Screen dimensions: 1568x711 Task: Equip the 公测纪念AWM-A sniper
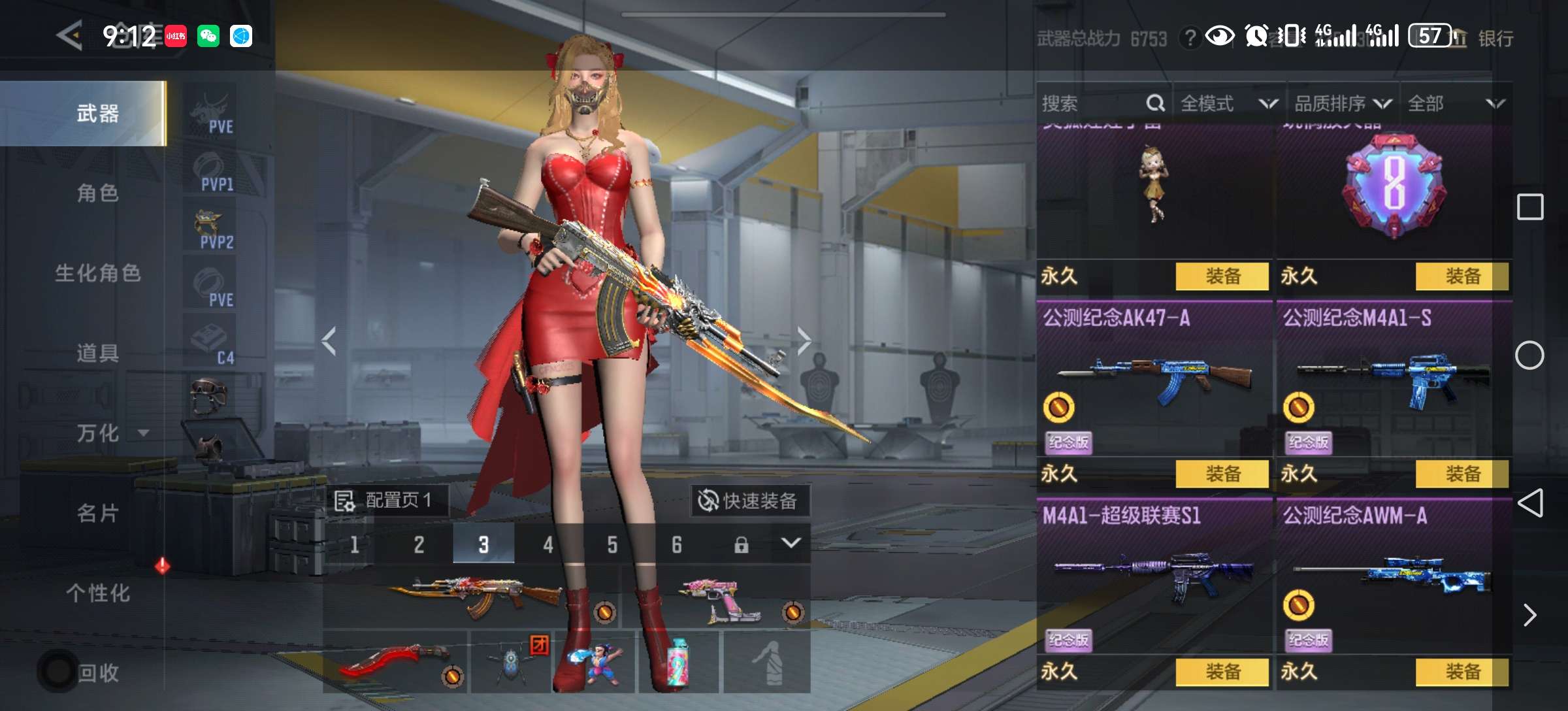(1462, 672)
